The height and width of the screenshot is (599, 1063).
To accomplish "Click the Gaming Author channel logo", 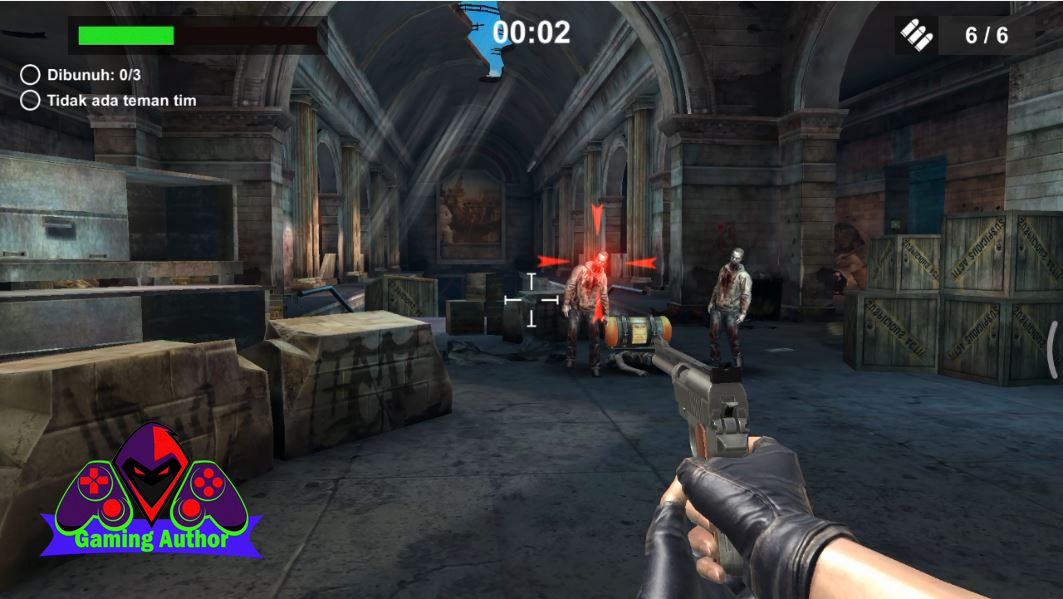I will coord(152,492).
